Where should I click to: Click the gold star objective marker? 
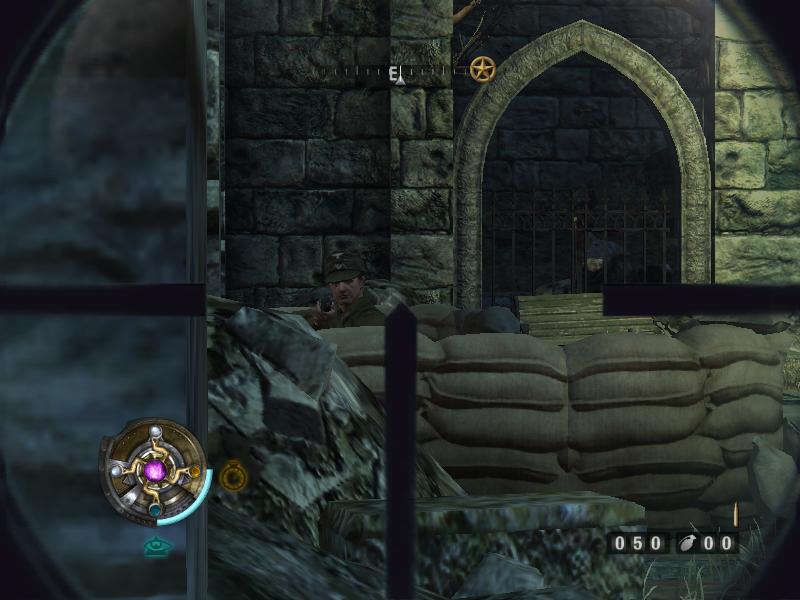click(482, 69)
